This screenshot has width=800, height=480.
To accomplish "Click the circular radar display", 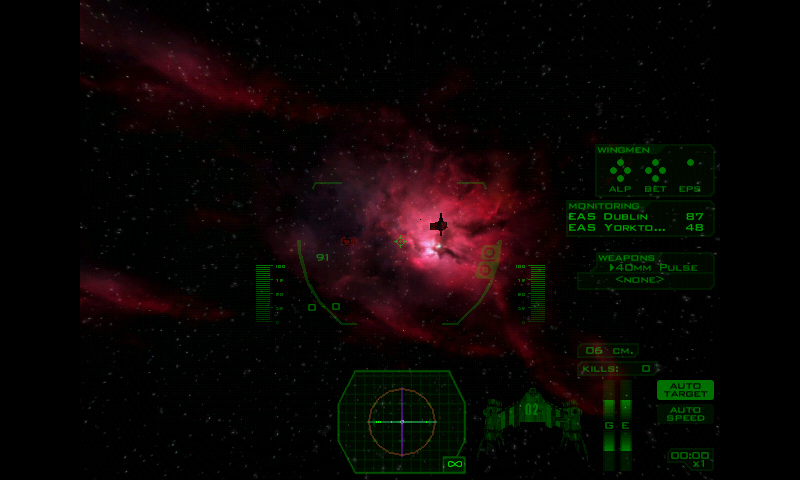I will pos(402,421).
